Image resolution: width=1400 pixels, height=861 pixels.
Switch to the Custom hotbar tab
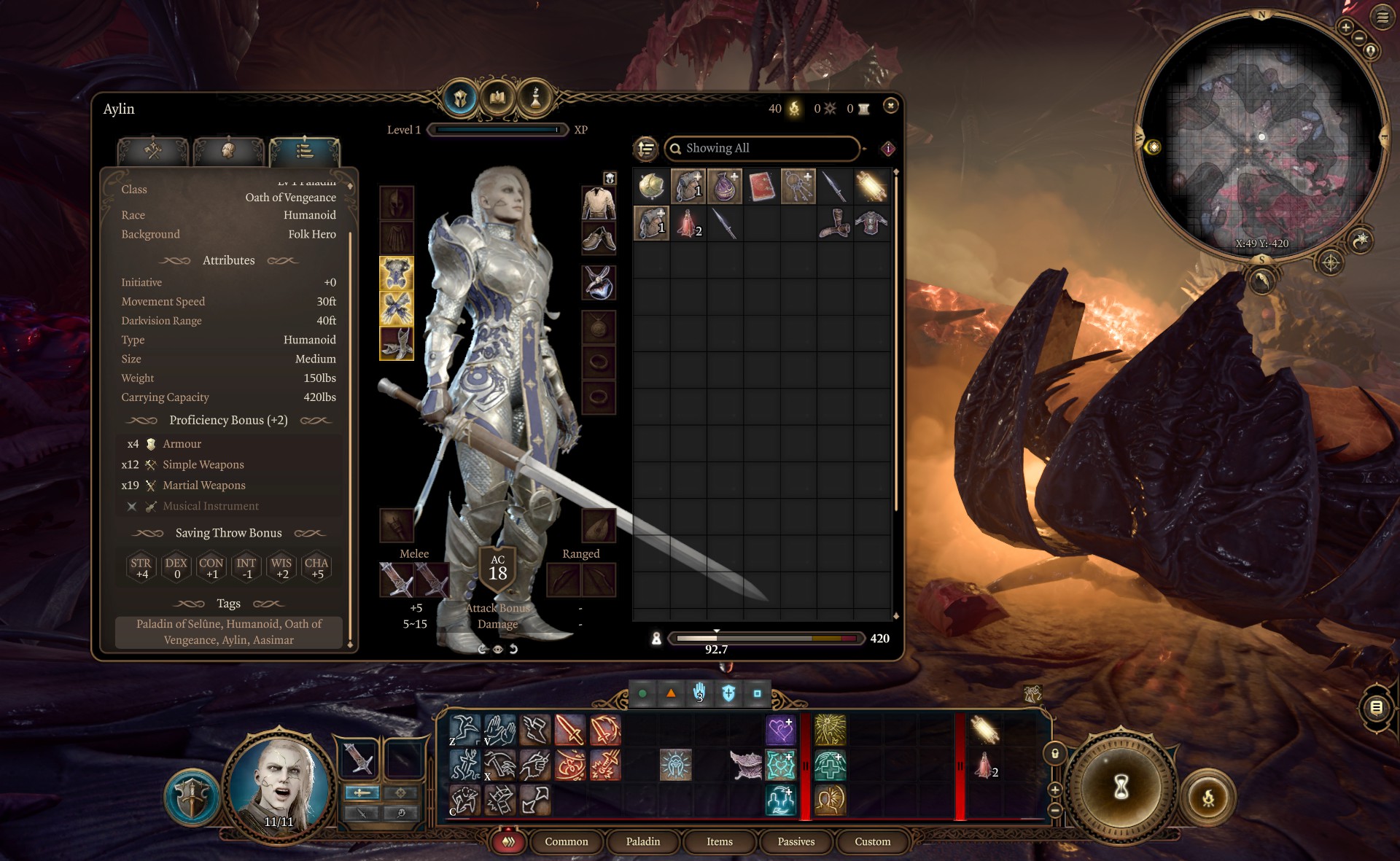tap(872, 841)
